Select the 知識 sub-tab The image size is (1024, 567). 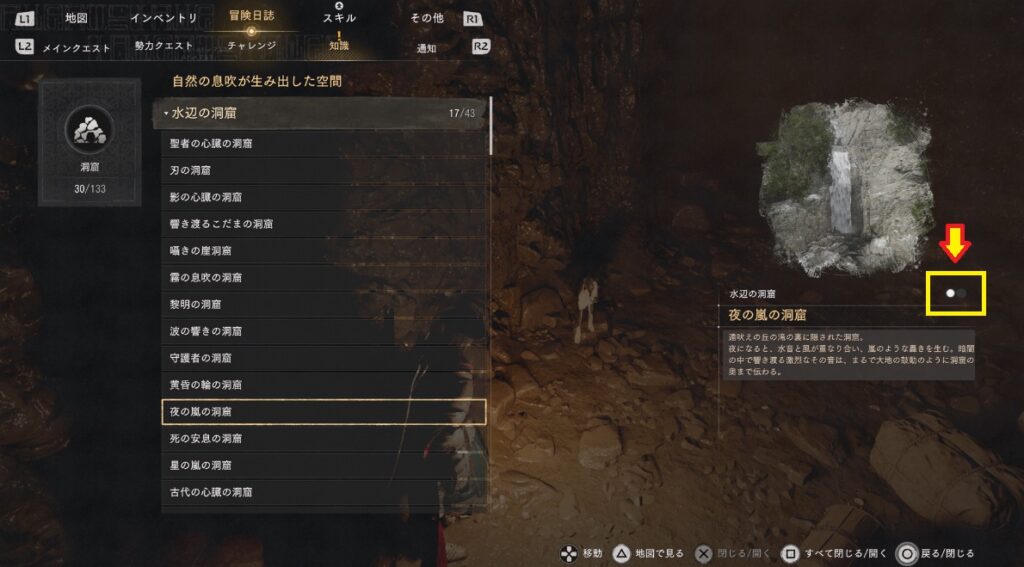(338, 46)
